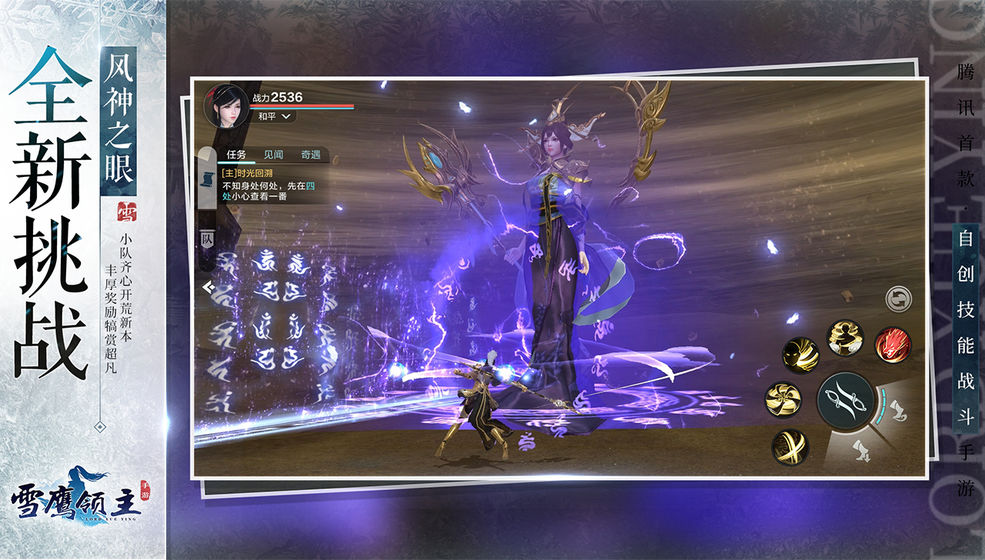Use the golden cross slash skill
Viewport: 985px width, 560px height.
click(790, 446)
